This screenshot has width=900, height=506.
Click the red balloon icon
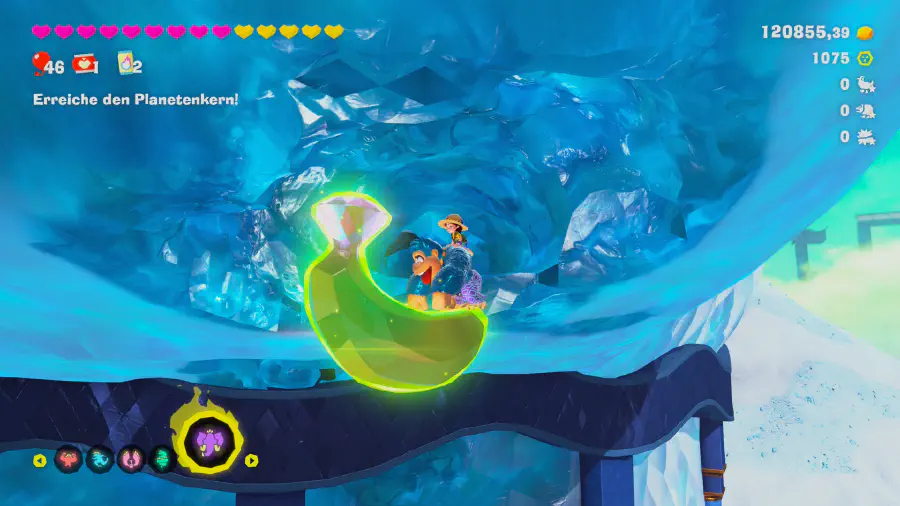[x=39, y=66]
